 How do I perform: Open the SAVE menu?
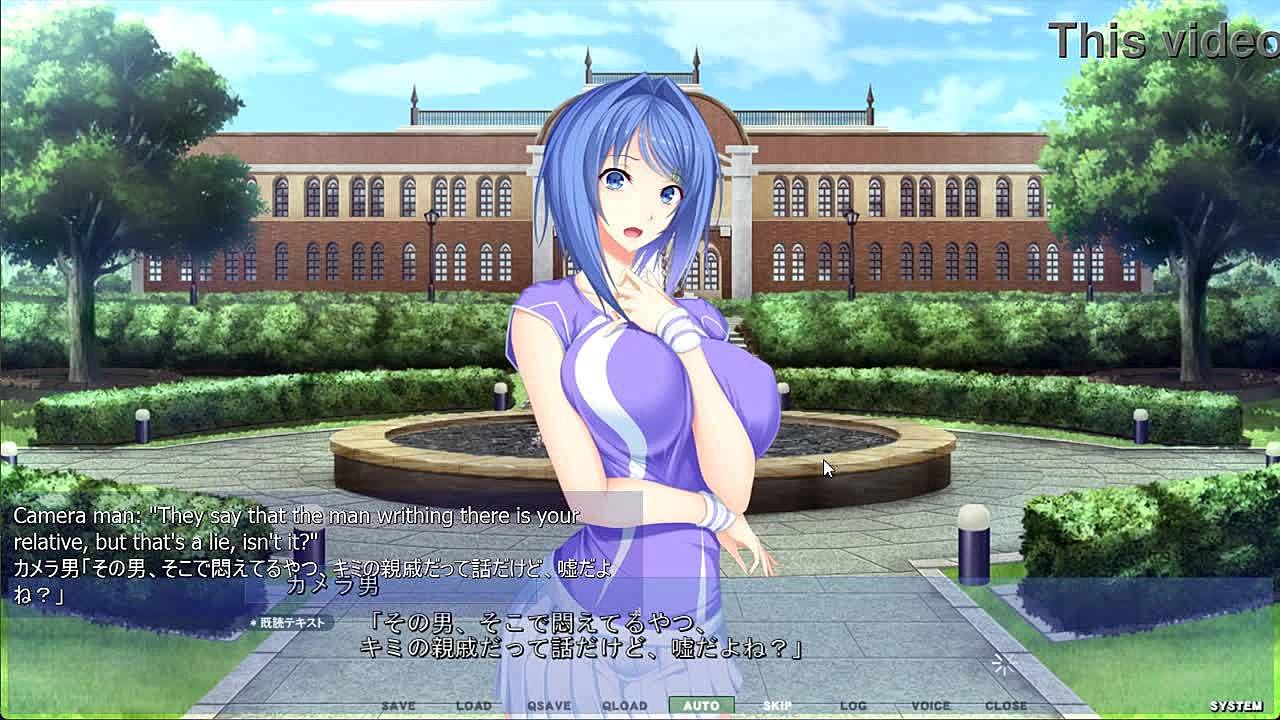(398, 706)
